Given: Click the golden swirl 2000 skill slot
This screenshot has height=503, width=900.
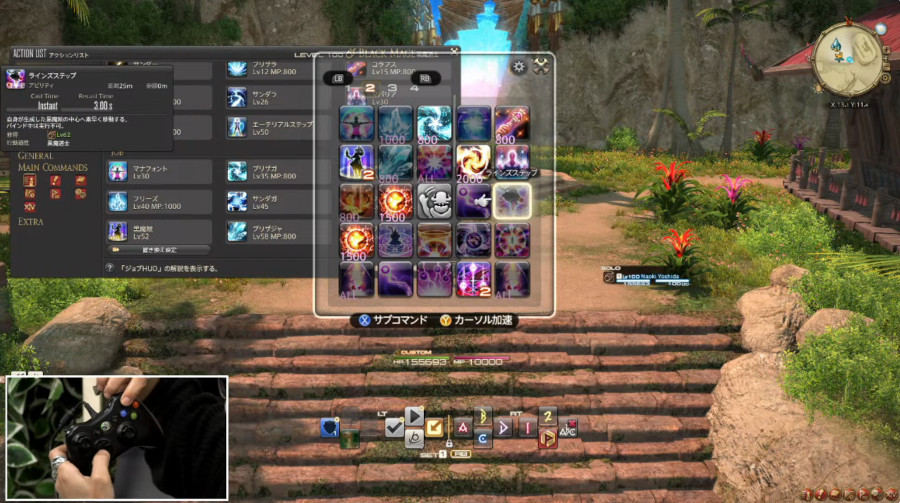Looking at the screenshot, I should click(473, 162).
